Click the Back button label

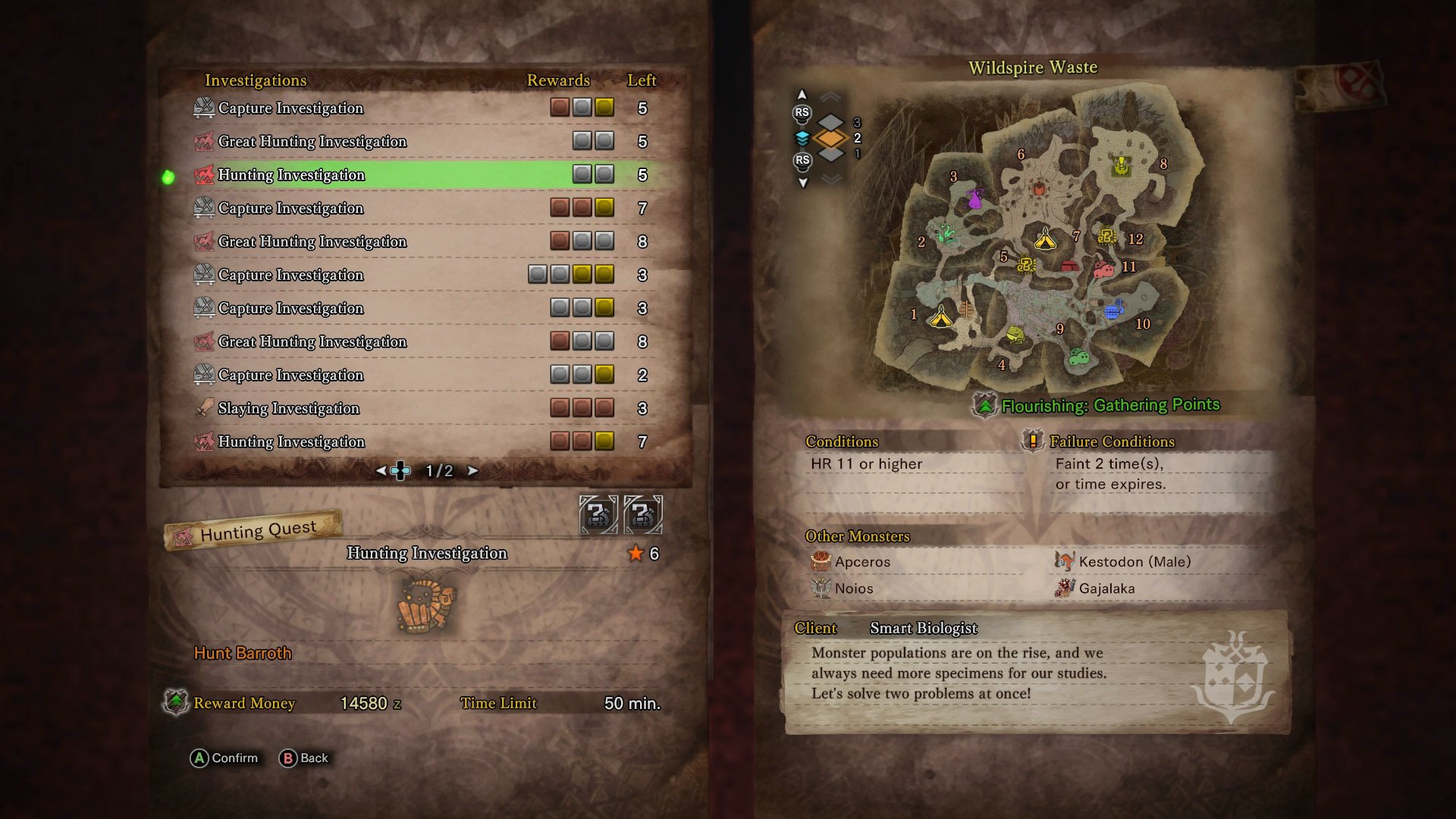pos(314,758)
